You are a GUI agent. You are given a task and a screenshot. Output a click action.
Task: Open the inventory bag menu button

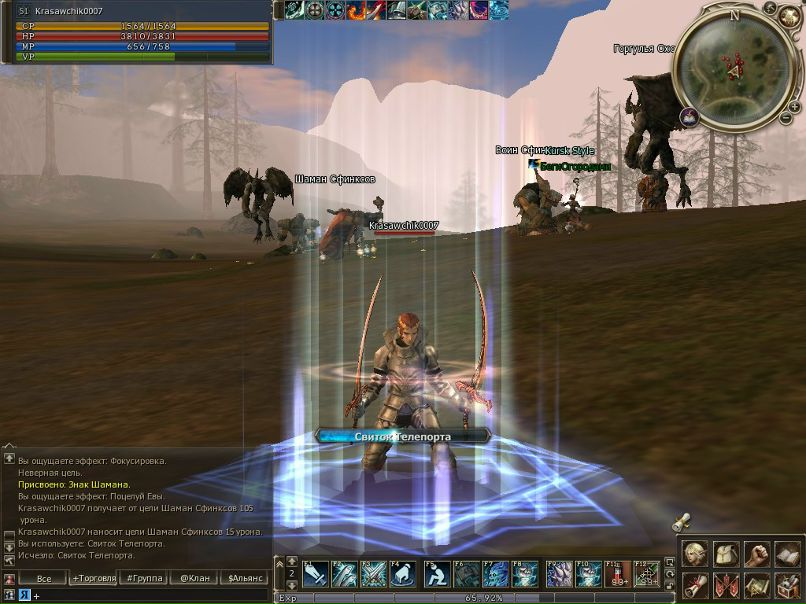(727, 555)
